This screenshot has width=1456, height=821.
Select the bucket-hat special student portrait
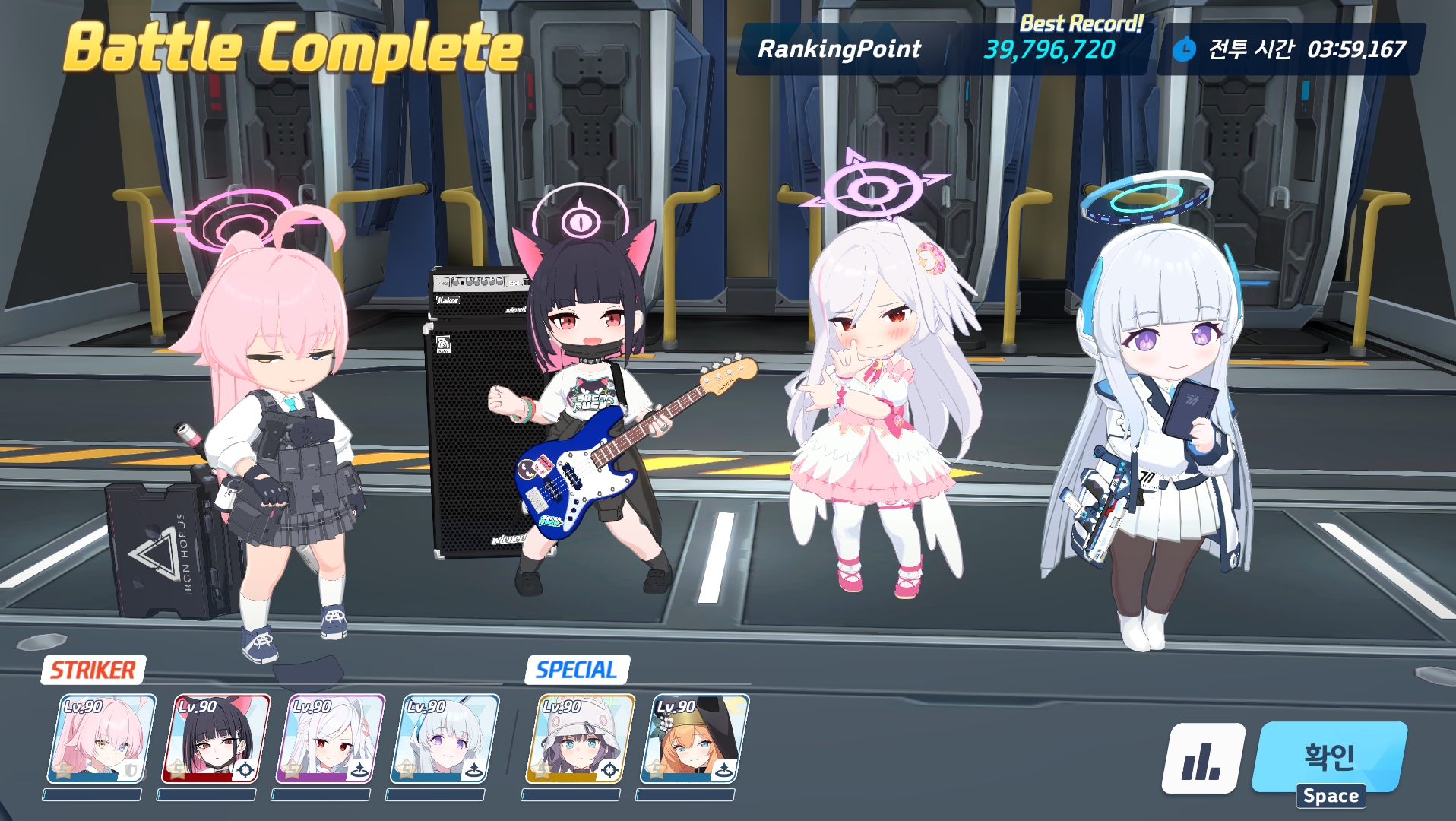pos(580,739)
